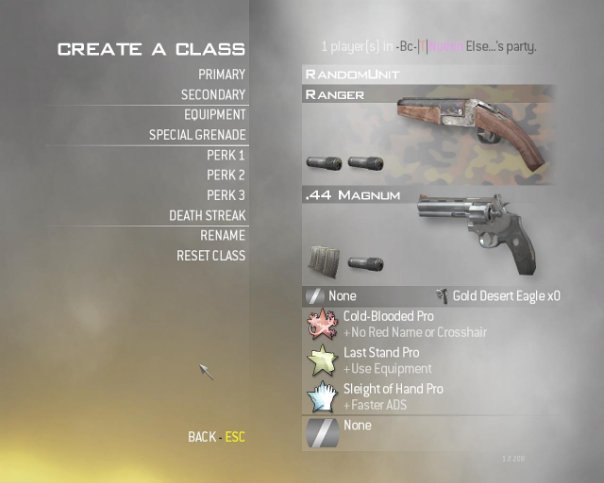The image size is (604, 483).
Task: Go back with the Back button
Action: 216,437
